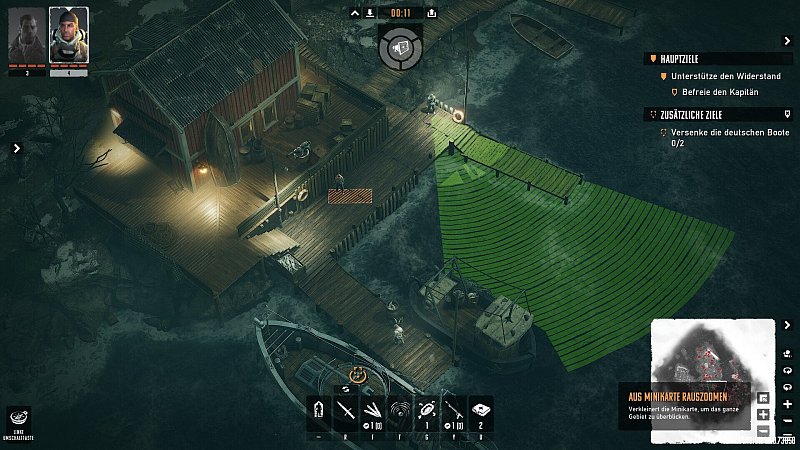Toggle the stance ability slot
Viewport: 800px width, 450px height.
(320, 409)
